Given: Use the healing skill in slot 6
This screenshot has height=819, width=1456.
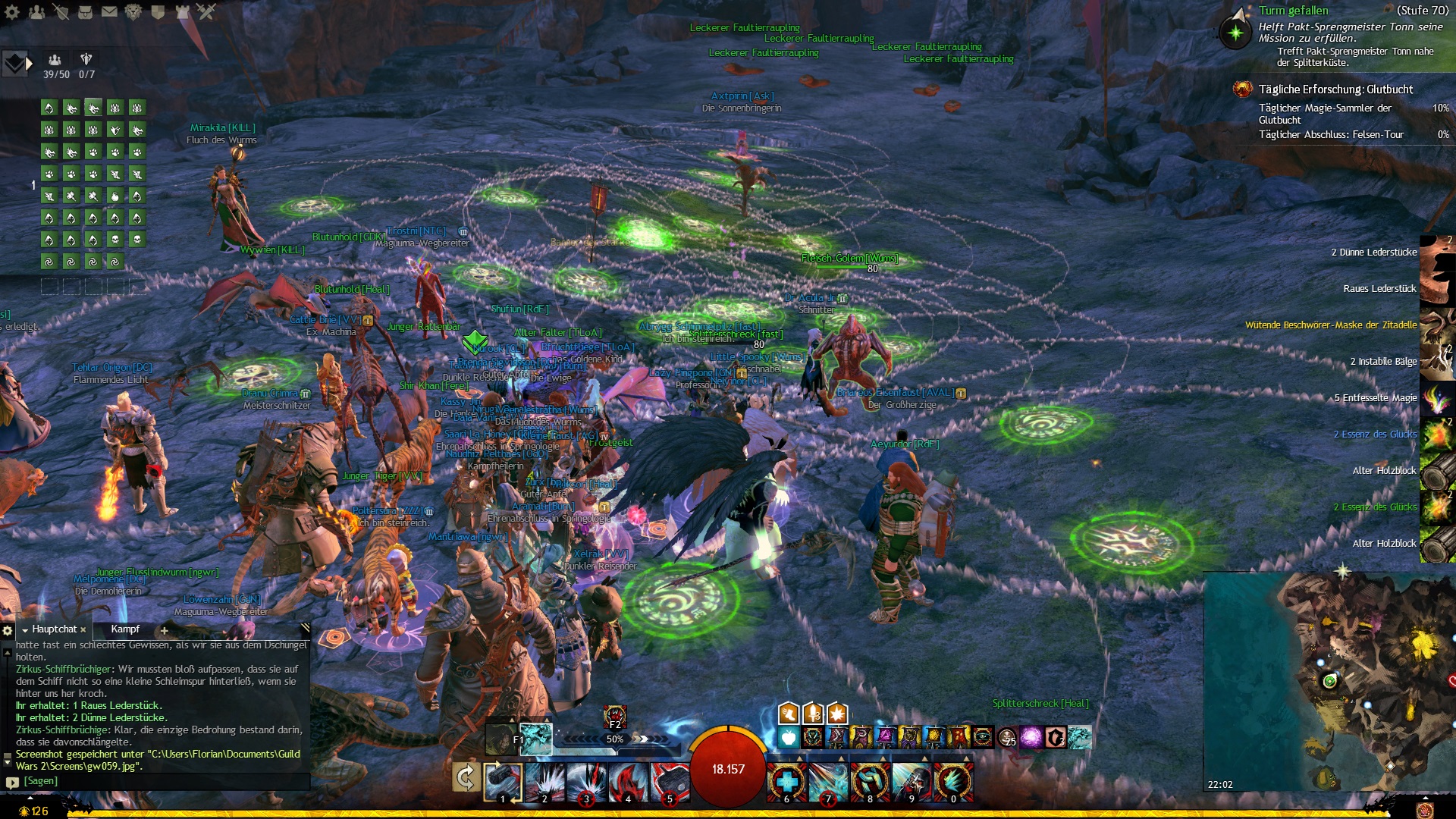Looking at the screenshot, I should point(786,781).
